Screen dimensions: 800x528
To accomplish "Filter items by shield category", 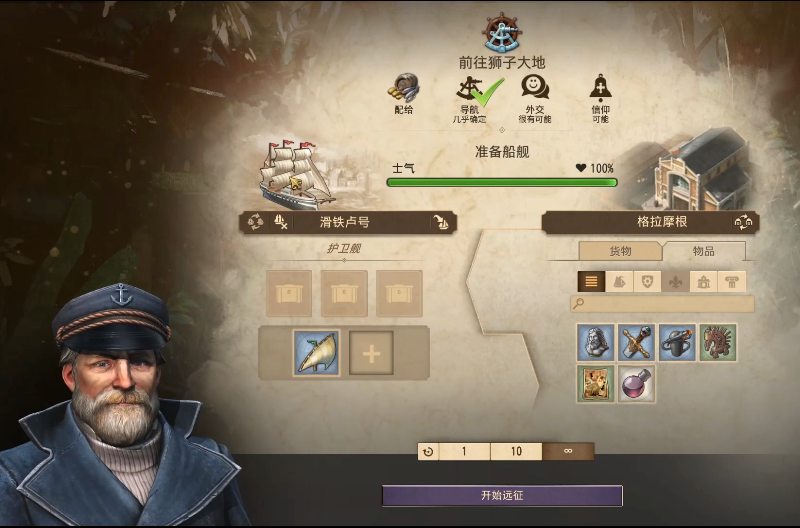I will (647, 282).
